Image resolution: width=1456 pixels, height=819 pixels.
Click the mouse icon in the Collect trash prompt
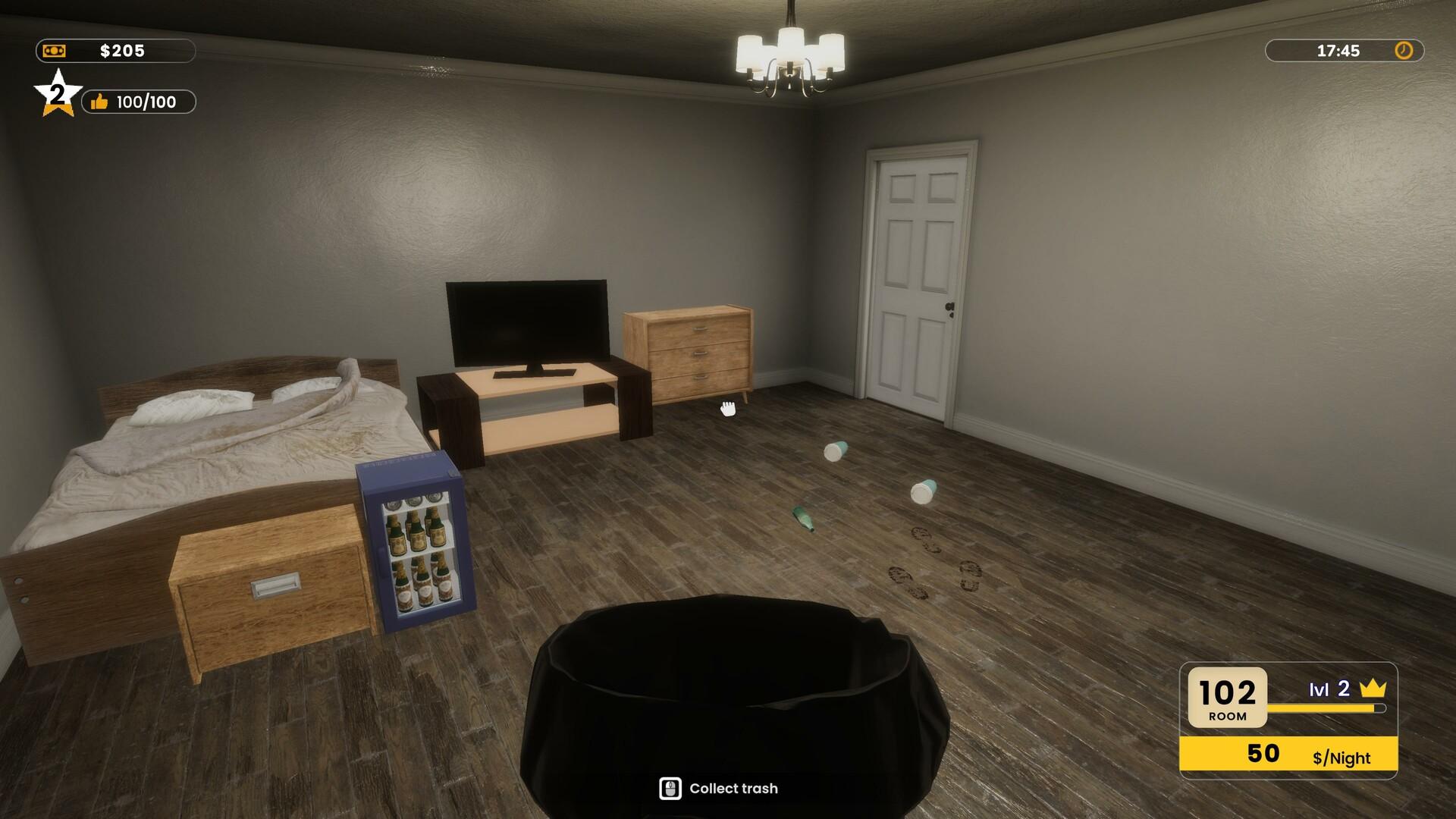[670, 789]
